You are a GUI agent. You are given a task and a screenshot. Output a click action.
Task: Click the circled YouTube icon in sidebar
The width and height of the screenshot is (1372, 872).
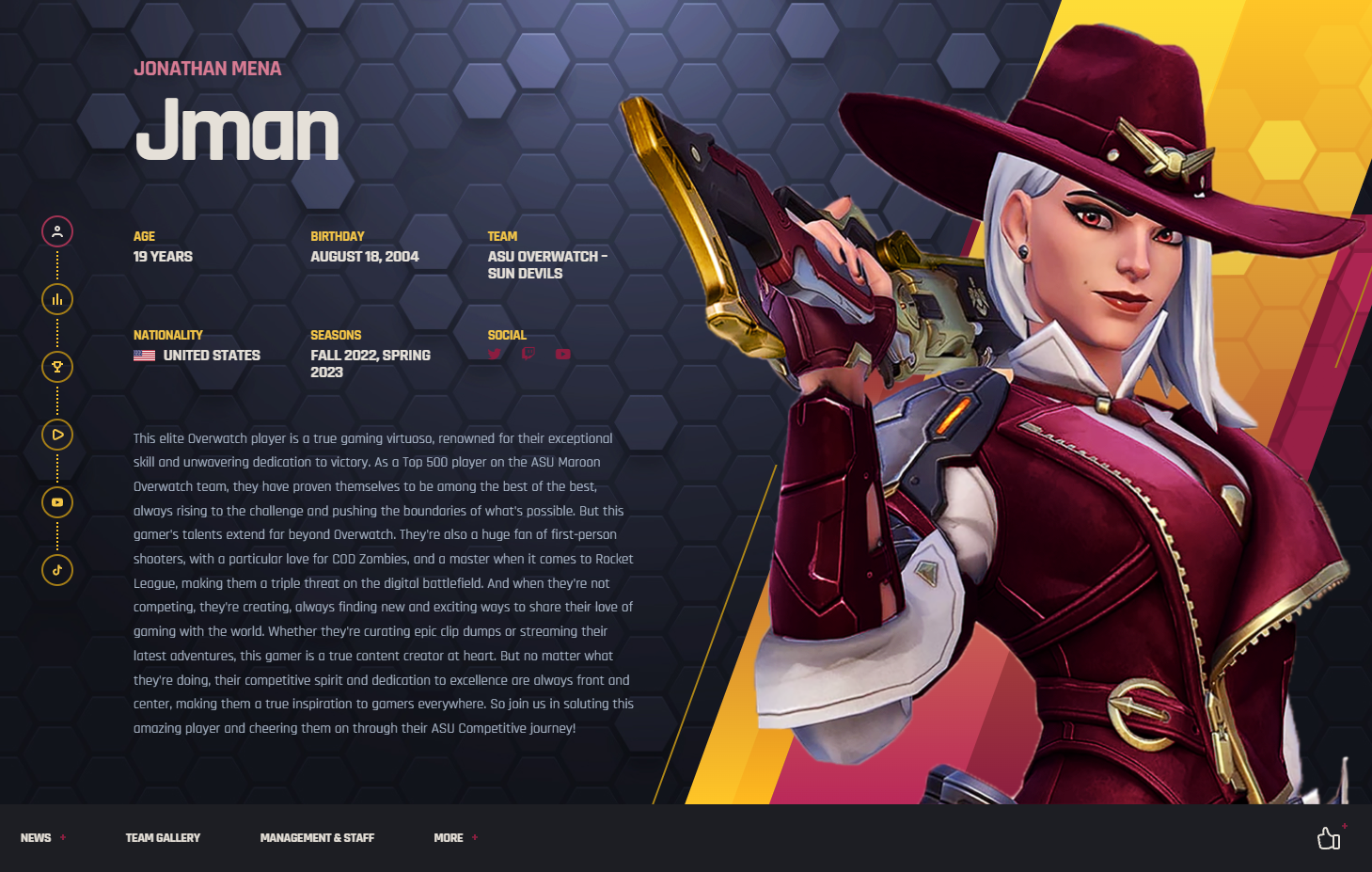[57, 502]
